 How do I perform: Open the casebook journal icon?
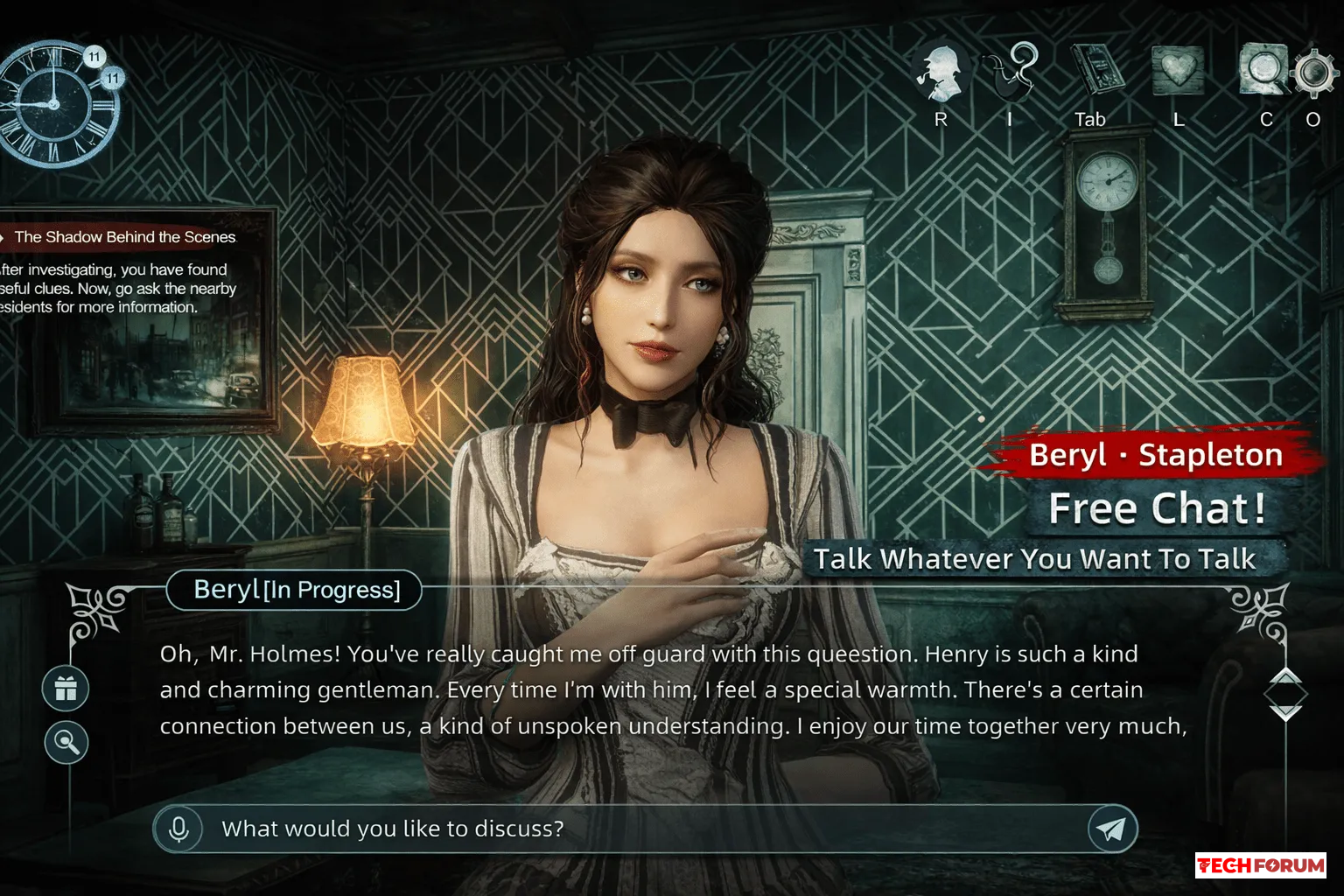(1095, 70)
